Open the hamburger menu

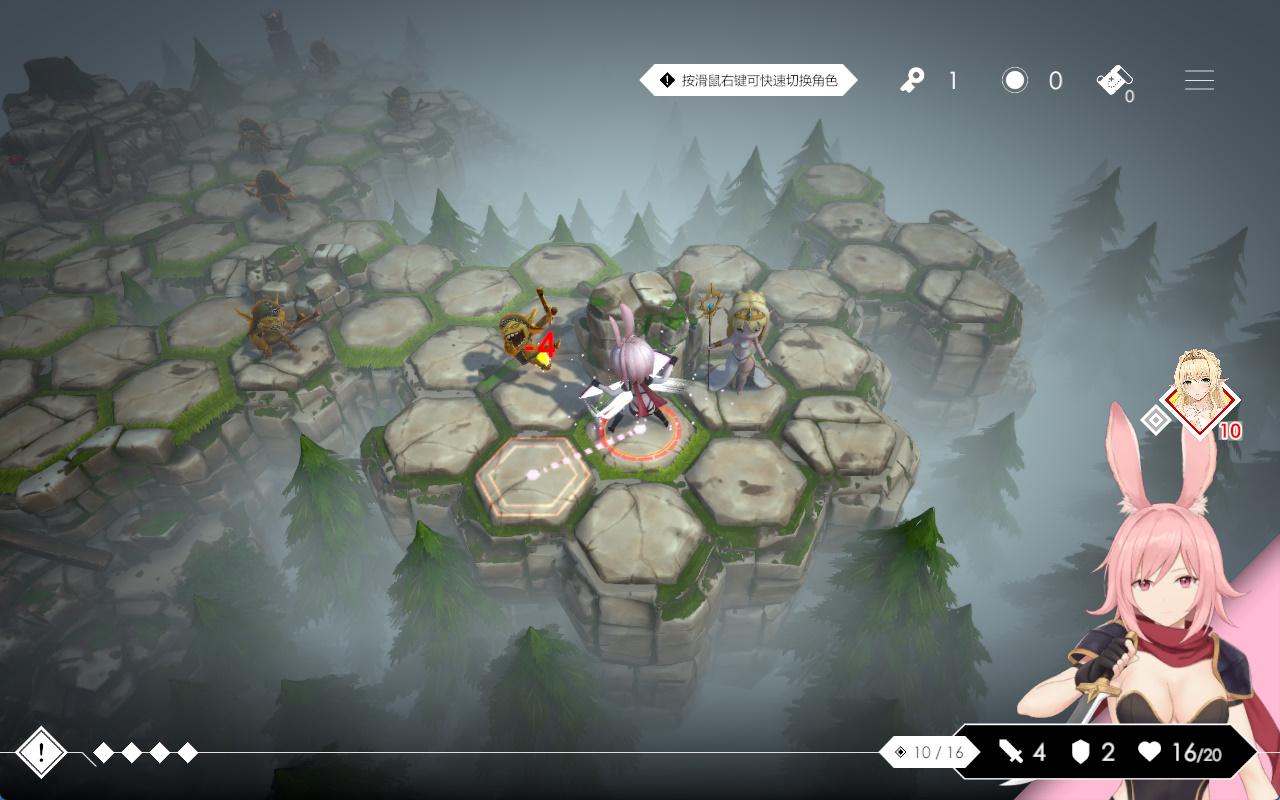coord(1199,81)
